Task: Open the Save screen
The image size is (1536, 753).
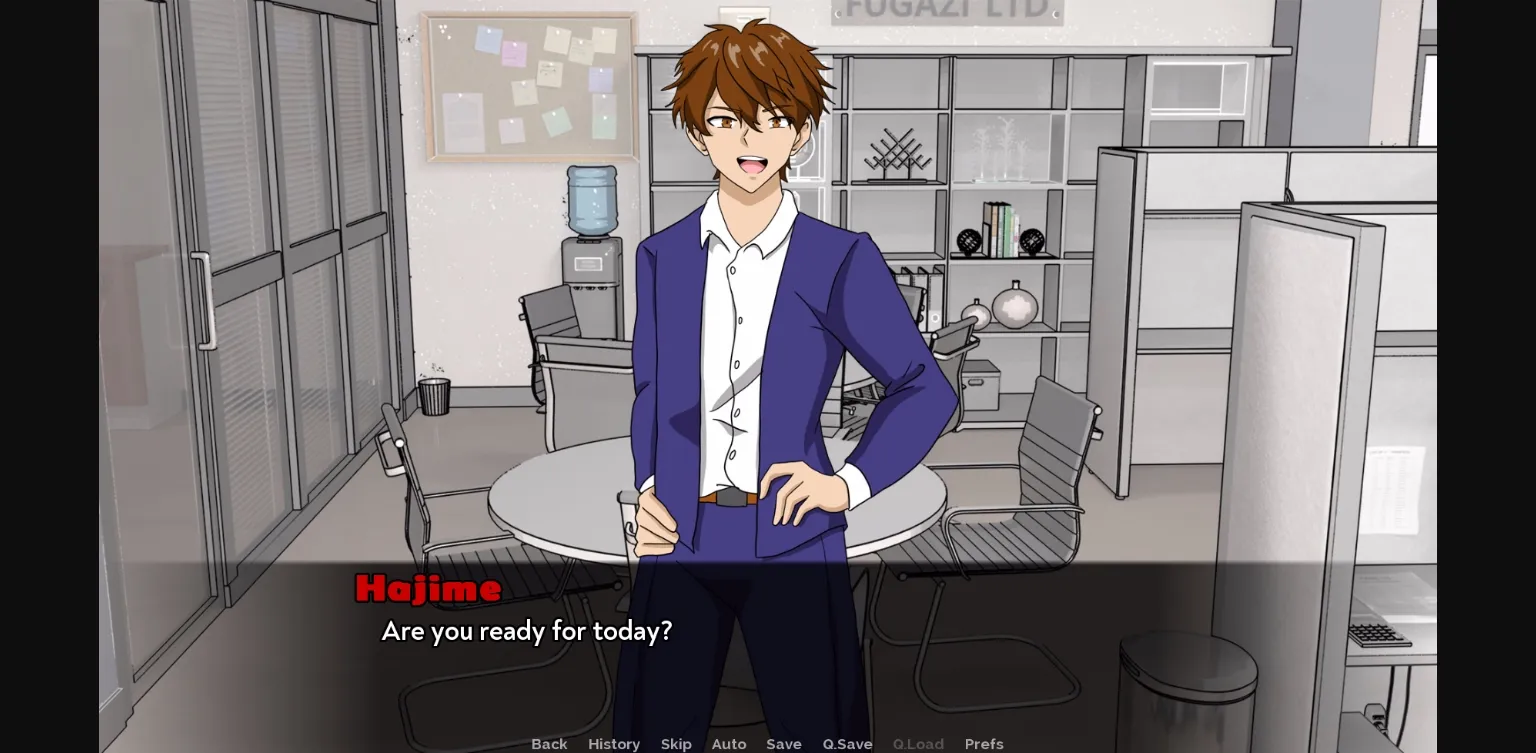Action: pyautogui.click(x=784, y=744)
